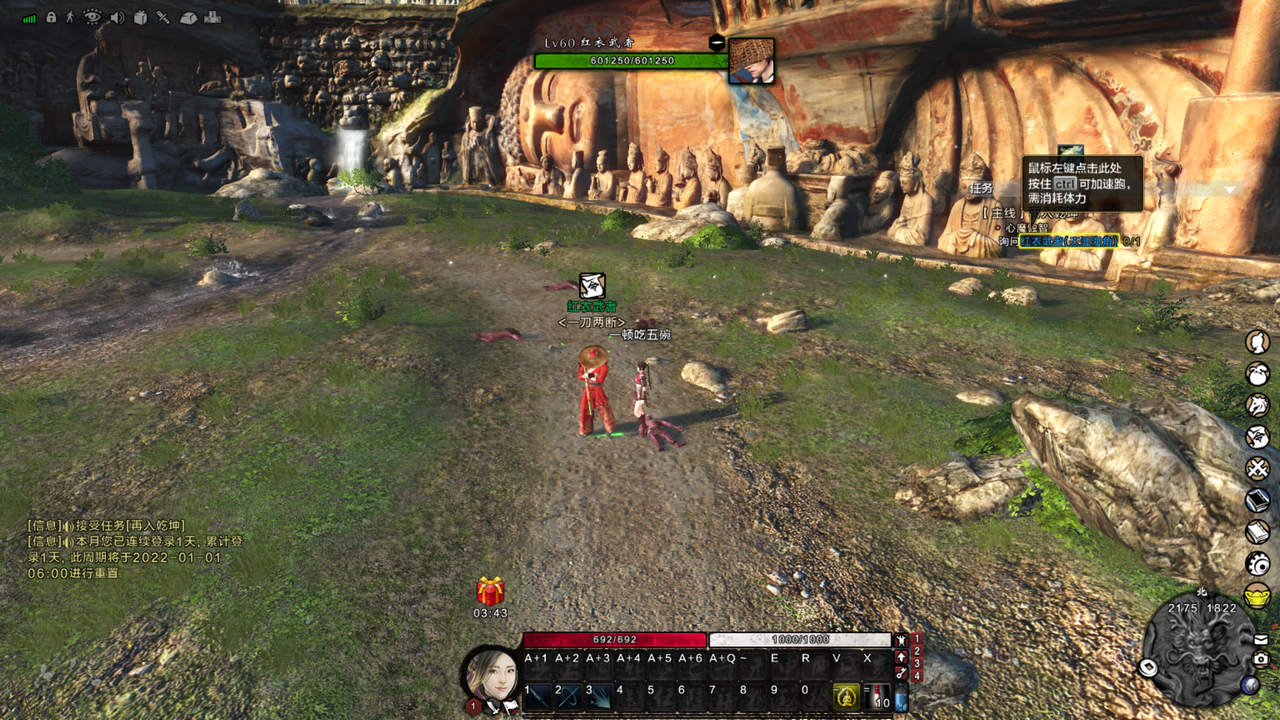This screenshot has width=1280, height=720.
Task: Open the gear settings icon
Action: point(1257,563)
